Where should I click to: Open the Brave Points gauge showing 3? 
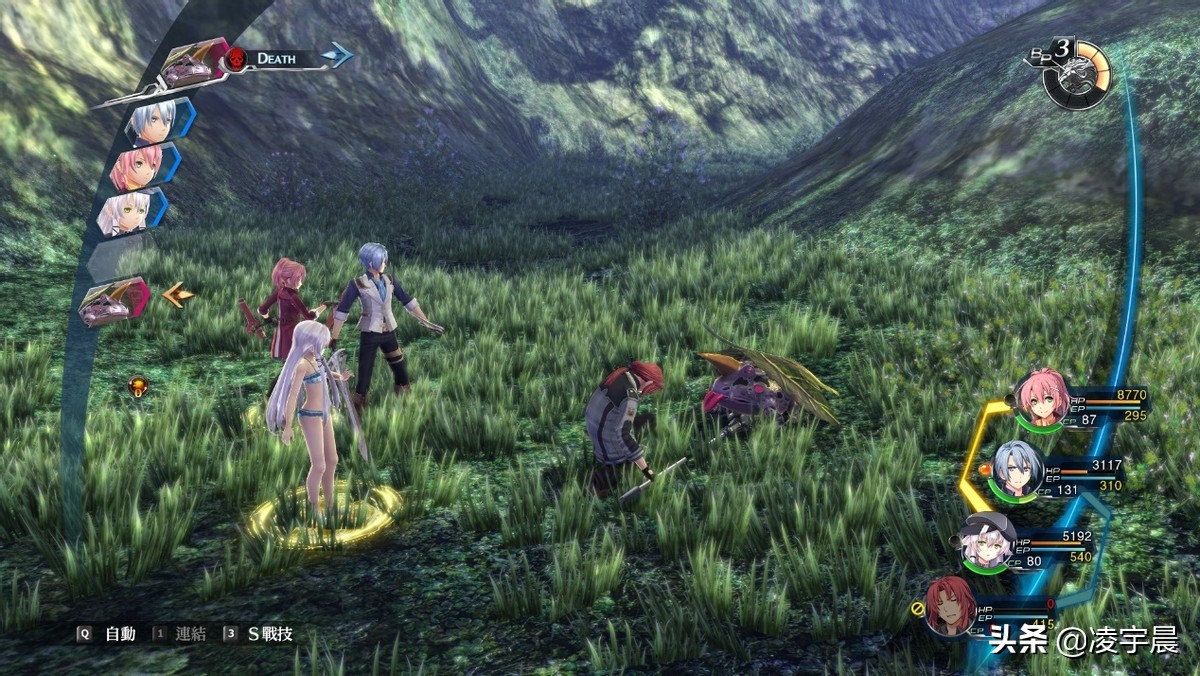coord(1074,73)
